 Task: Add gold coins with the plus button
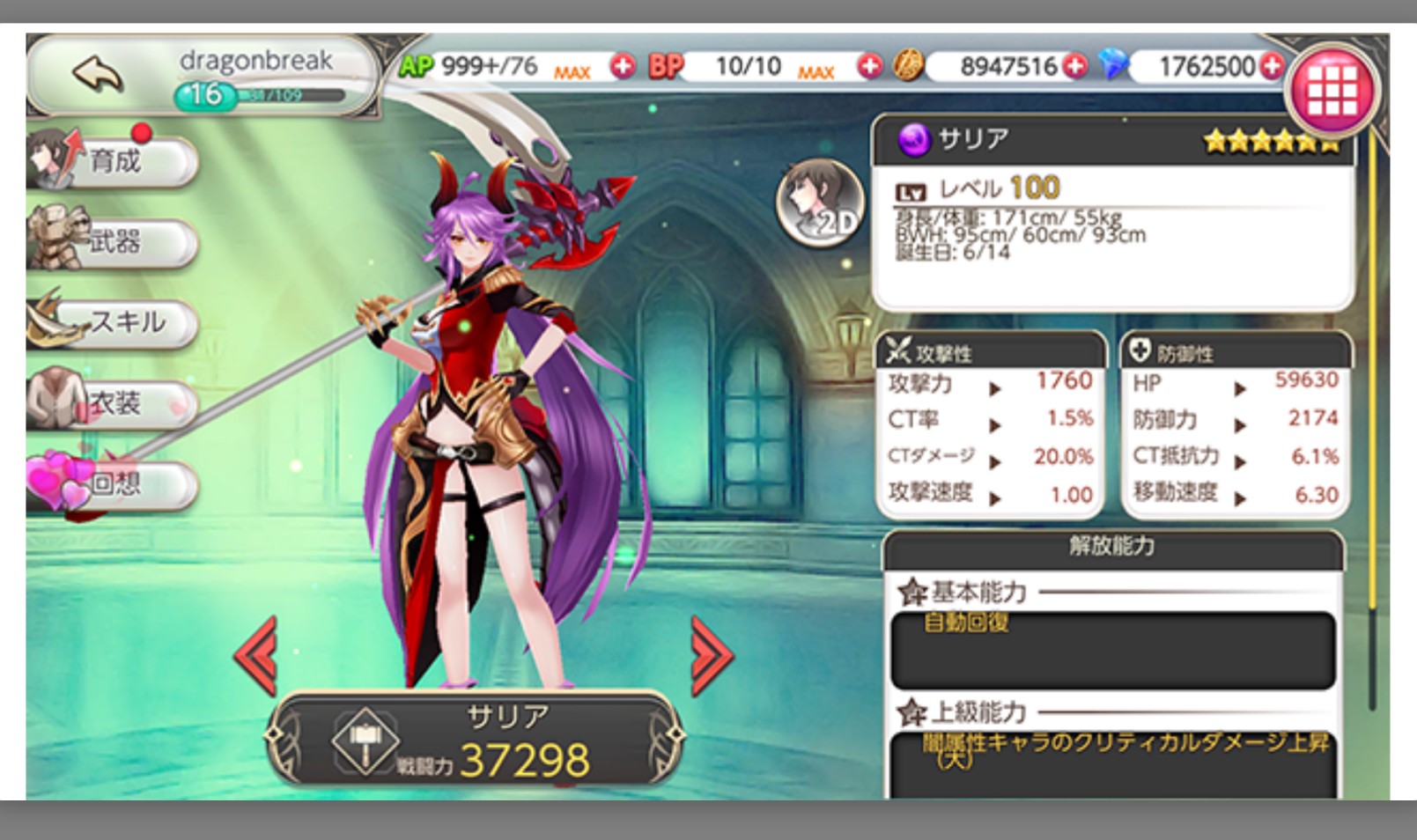(1074, 66)
